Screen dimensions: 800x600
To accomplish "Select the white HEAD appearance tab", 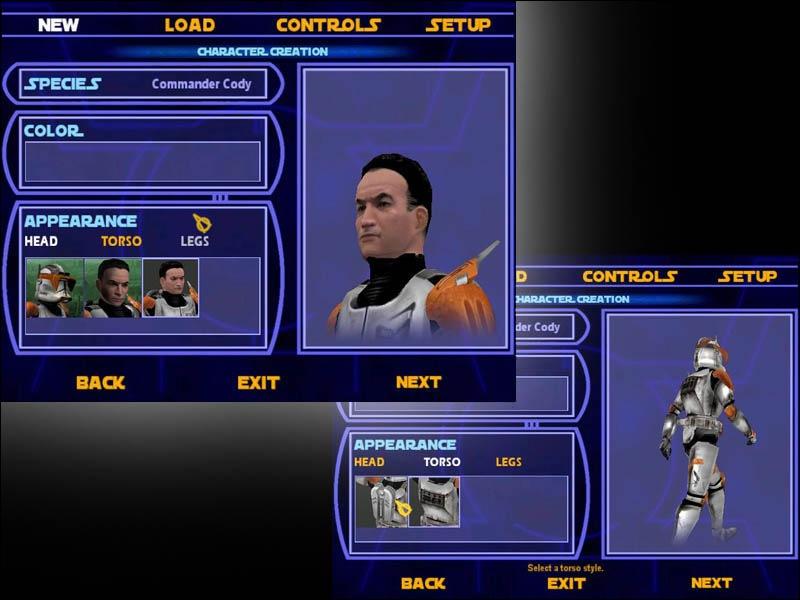I will [x=41, y=241].
